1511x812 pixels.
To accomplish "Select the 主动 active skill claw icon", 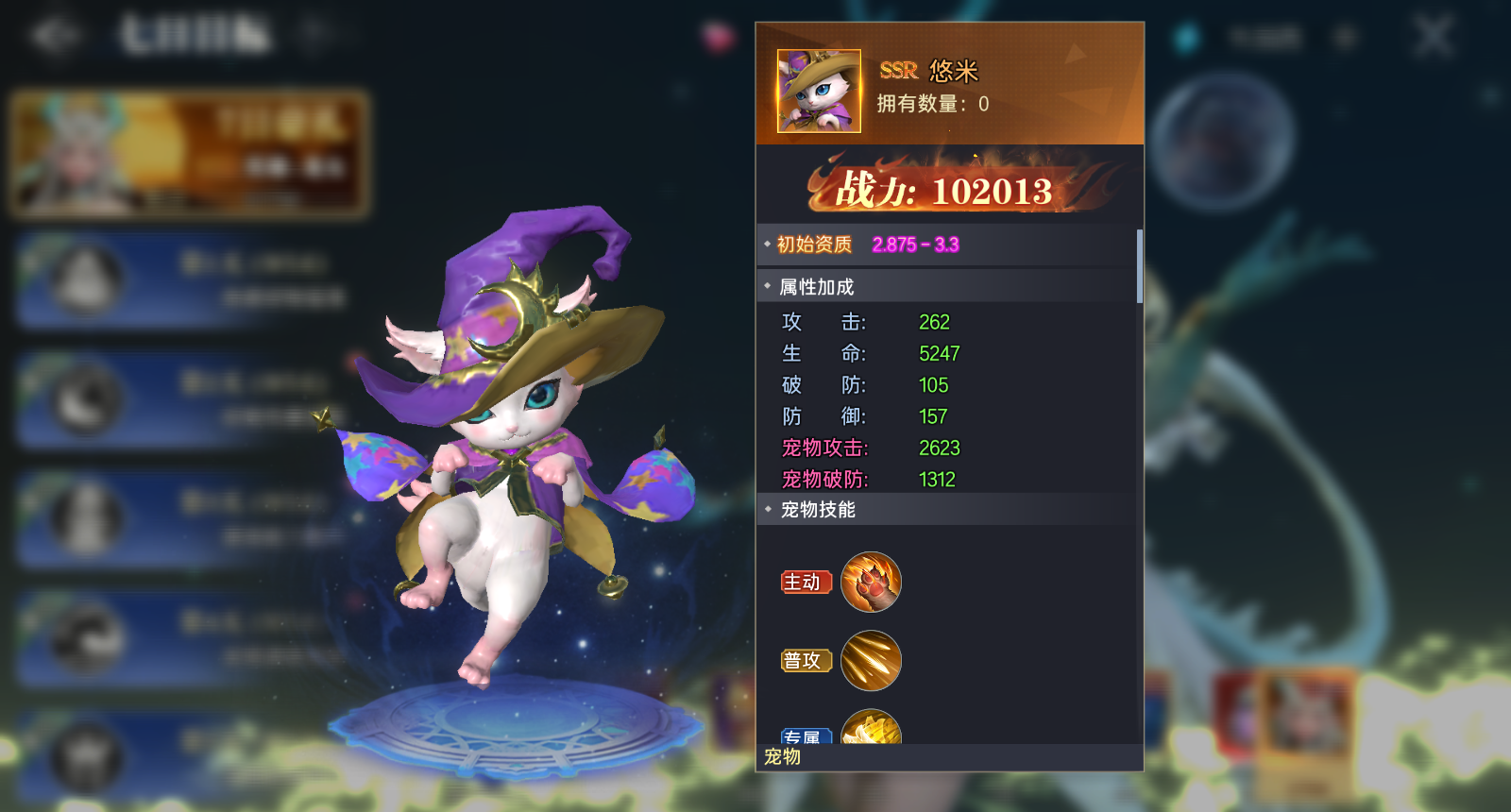I will tap(871, 583).
